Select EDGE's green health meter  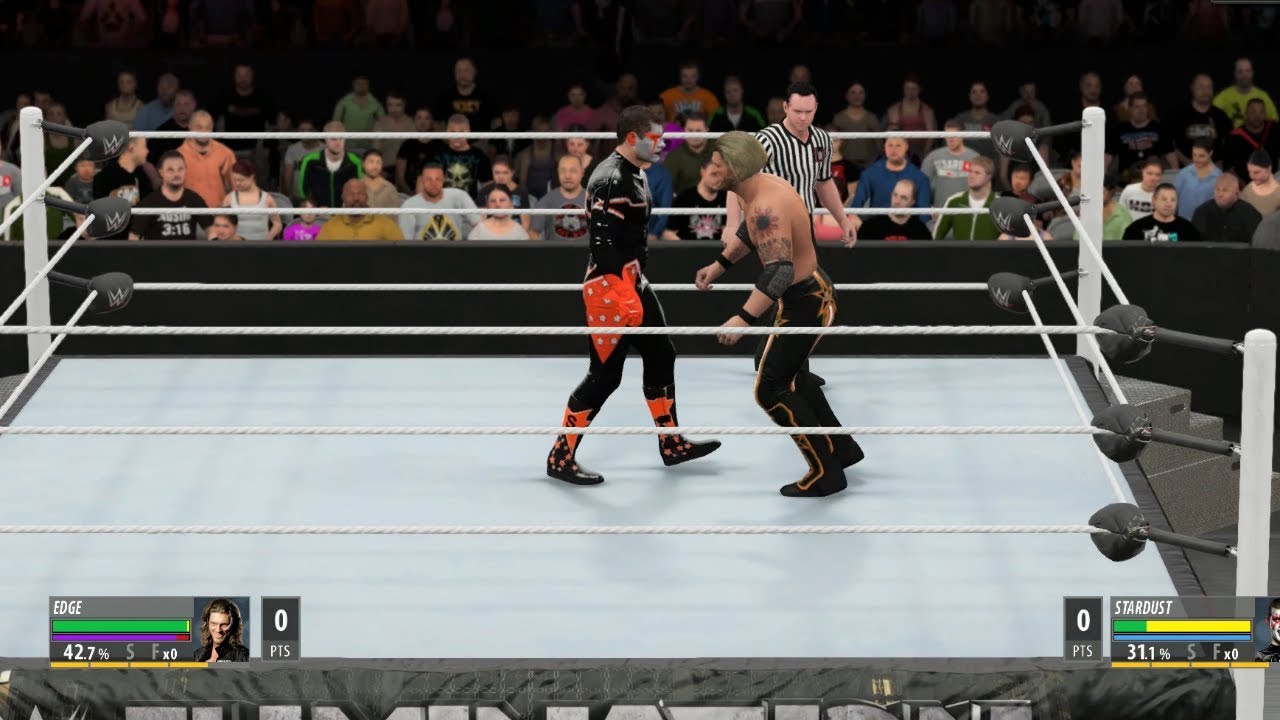point(120,624)
